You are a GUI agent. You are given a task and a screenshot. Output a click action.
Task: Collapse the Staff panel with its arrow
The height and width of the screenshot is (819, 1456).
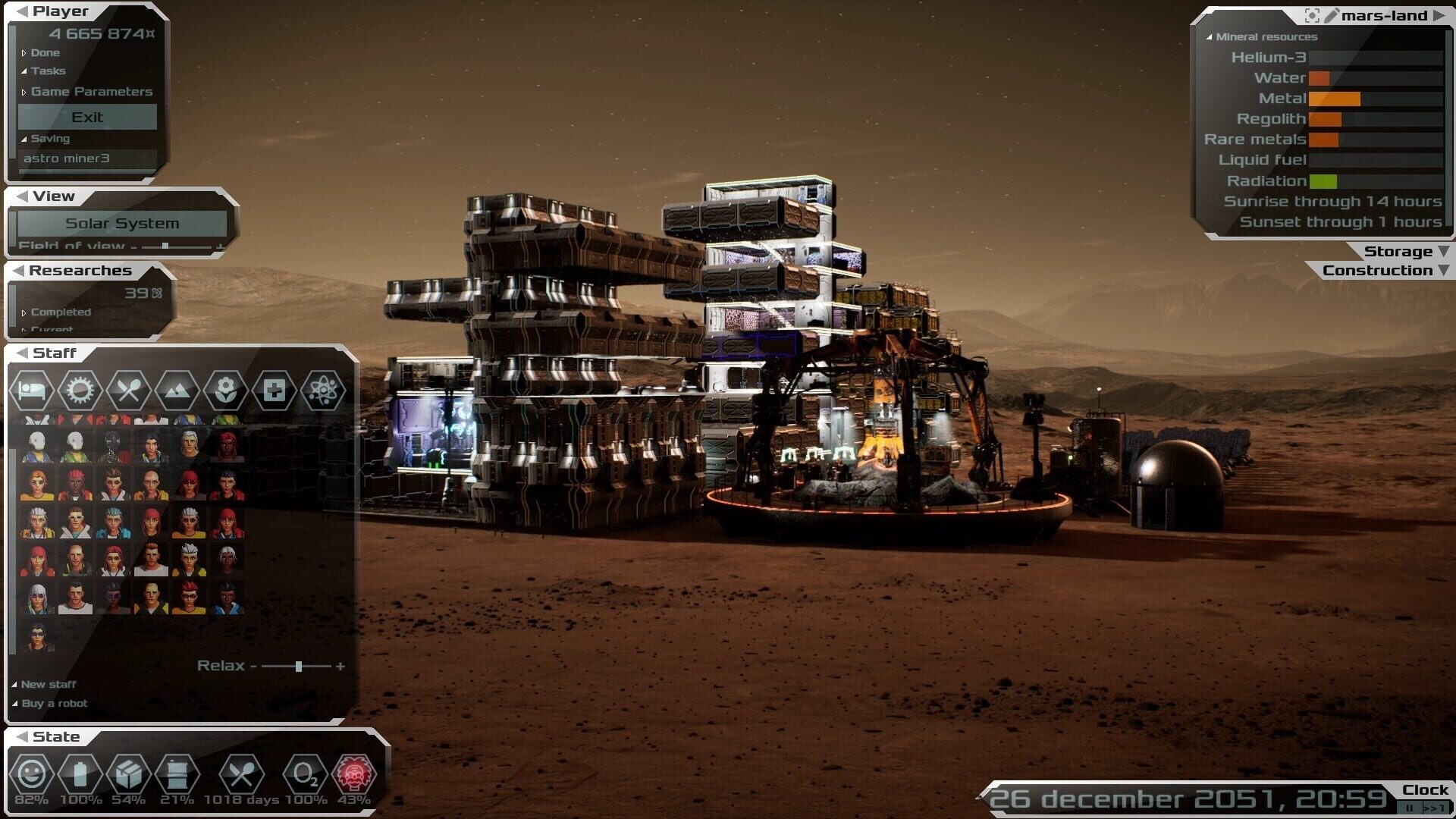click(x=22, y=352)
